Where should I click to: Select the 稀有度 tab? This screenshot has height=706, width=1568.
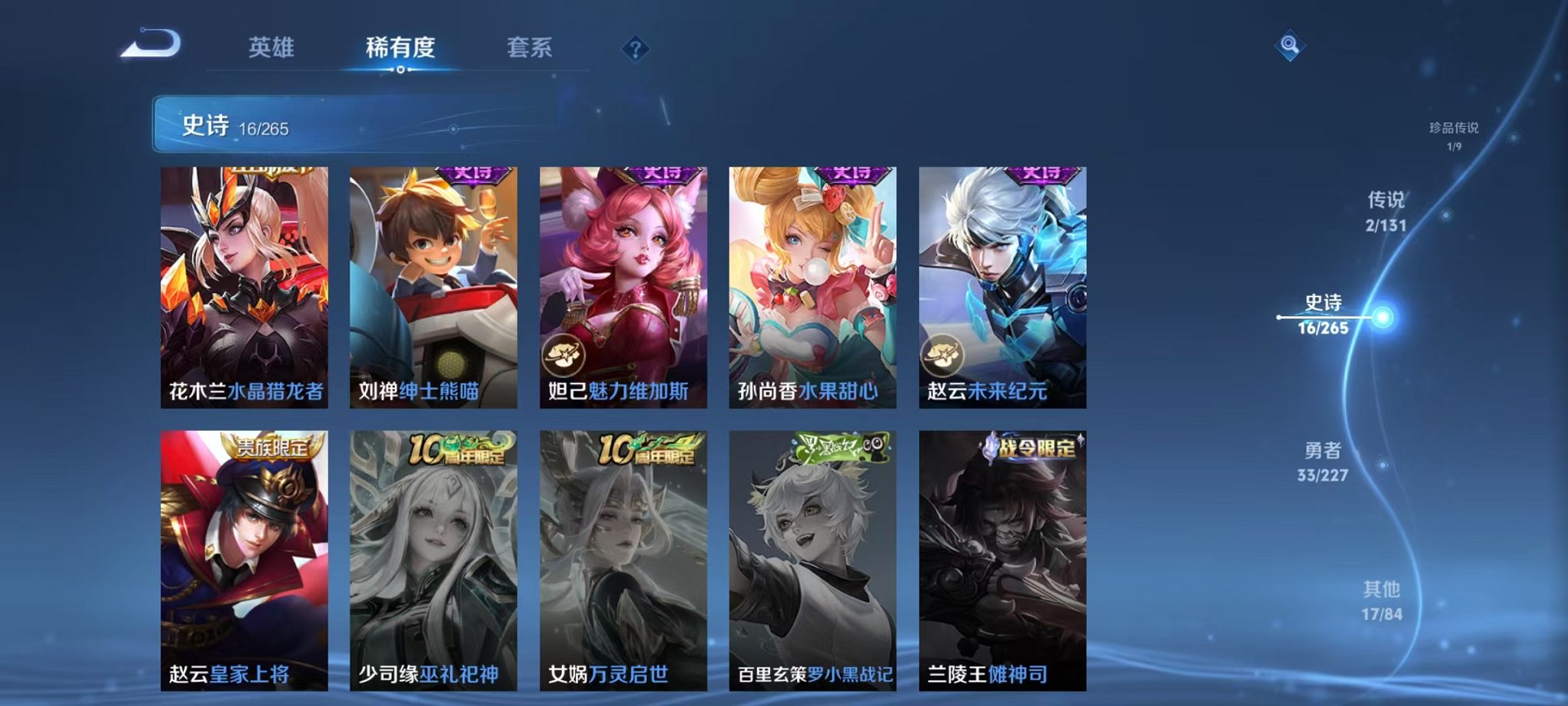(400, 48)
